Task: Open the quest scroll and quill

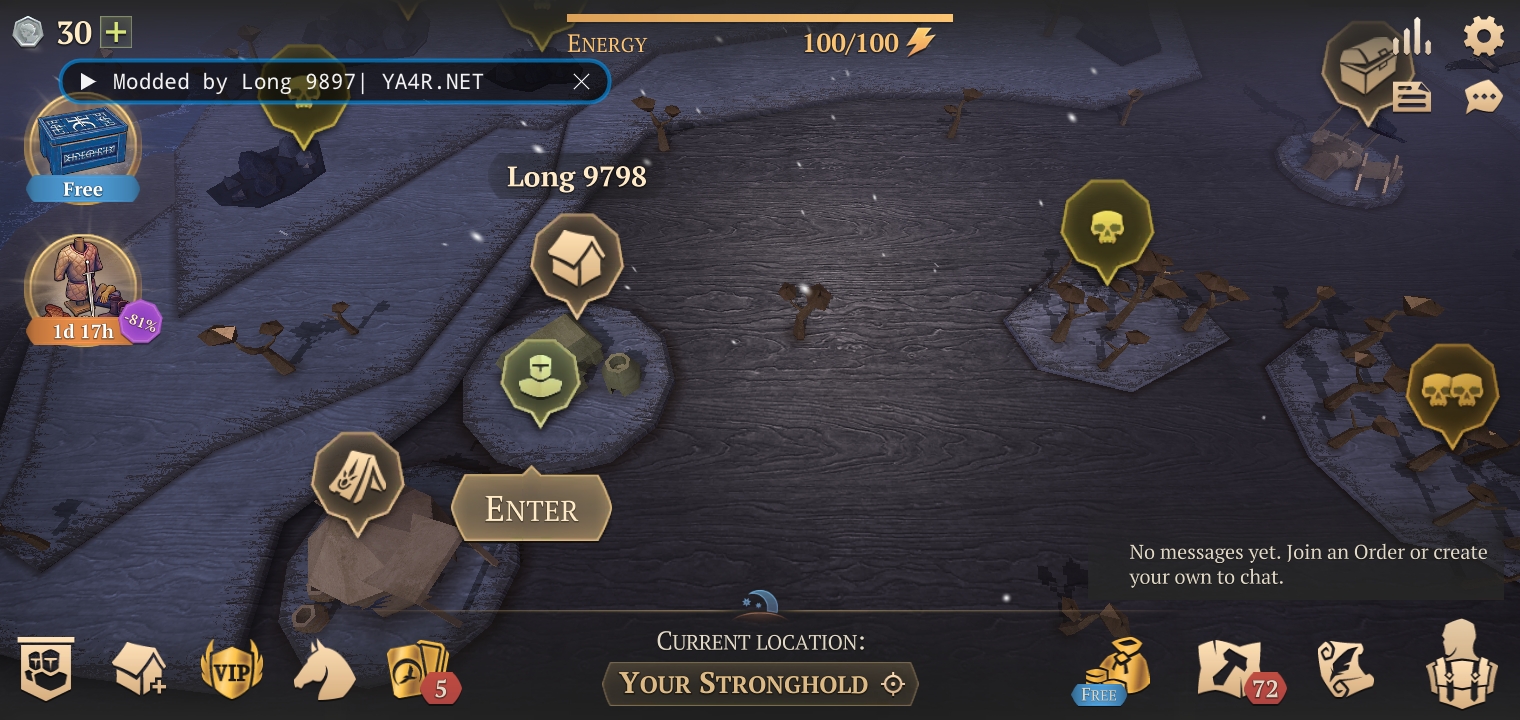Action: click(1345, 669)
